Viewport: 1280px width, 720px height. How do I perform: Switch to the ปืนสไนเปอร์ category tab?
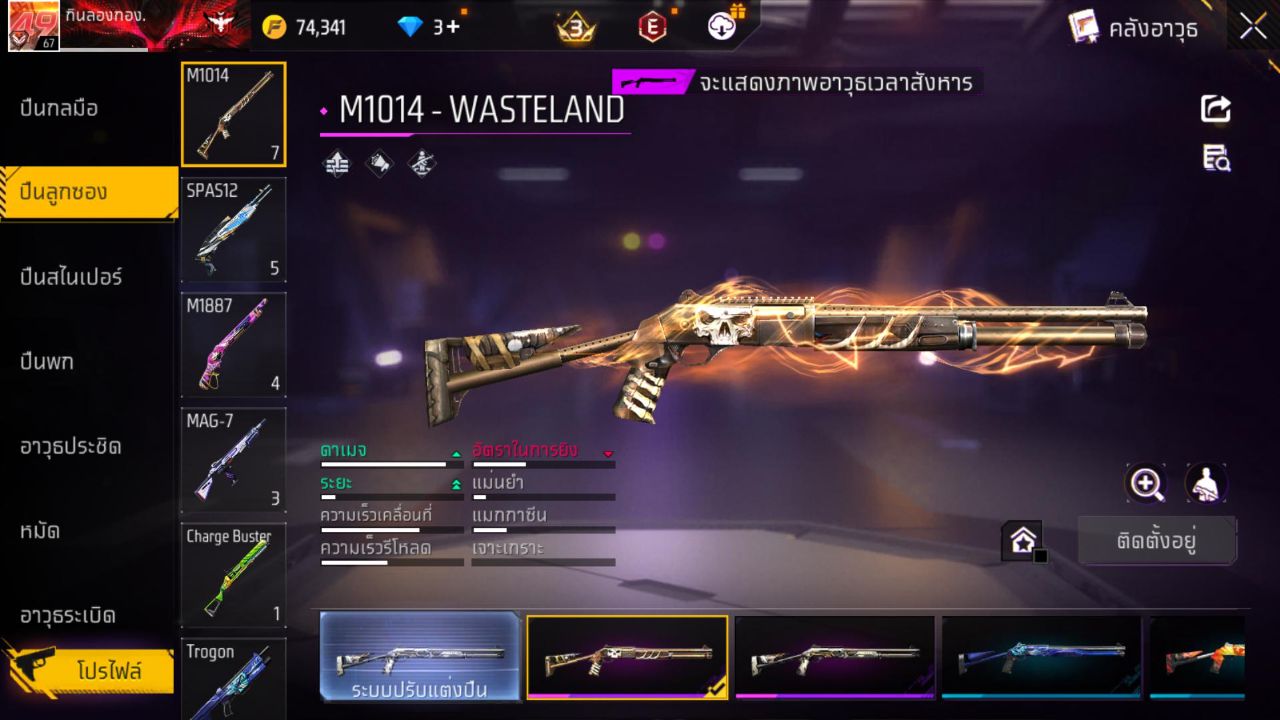[x=70, y=277]
